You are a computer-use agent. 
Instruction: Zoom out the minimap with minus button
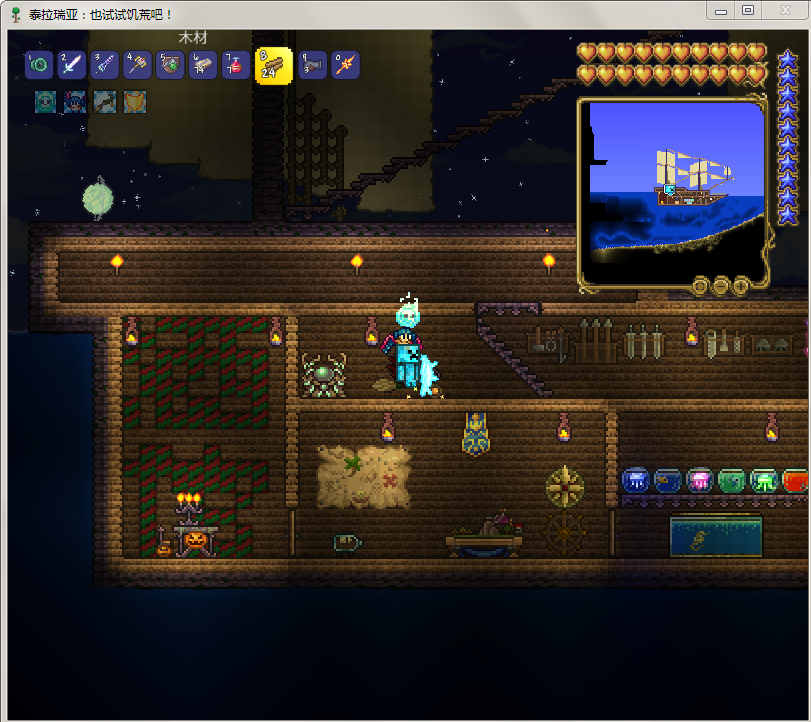click(721, 286)
